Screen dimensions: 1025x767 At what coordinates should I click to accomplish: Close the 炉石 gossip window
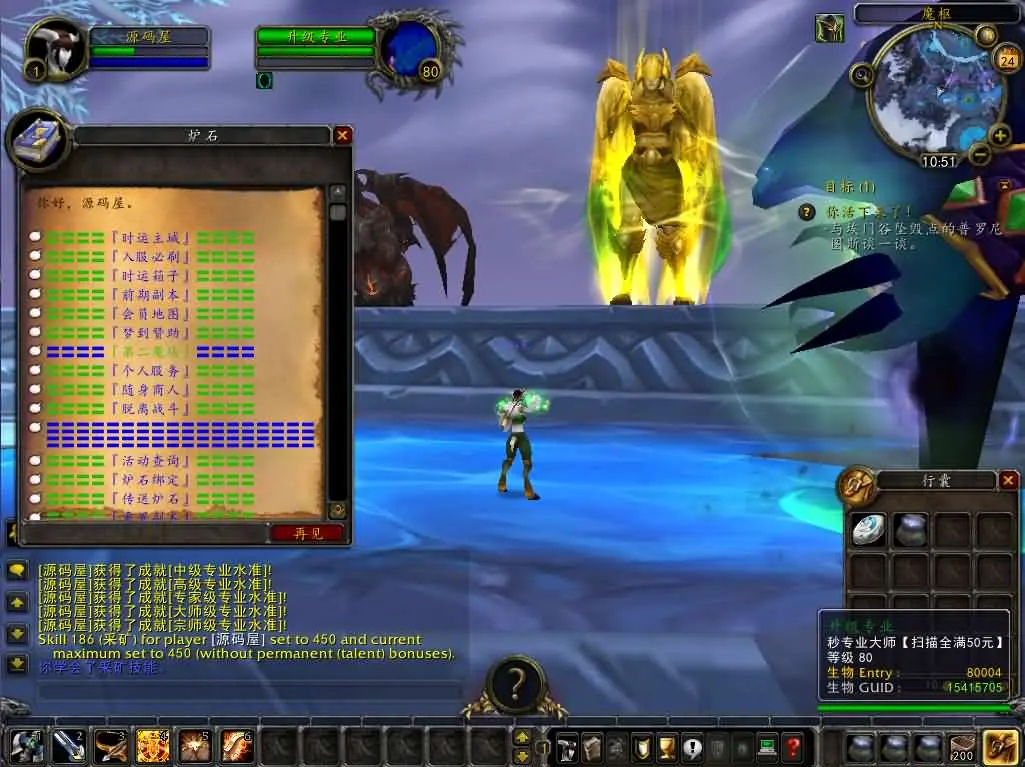click(342, 135)
